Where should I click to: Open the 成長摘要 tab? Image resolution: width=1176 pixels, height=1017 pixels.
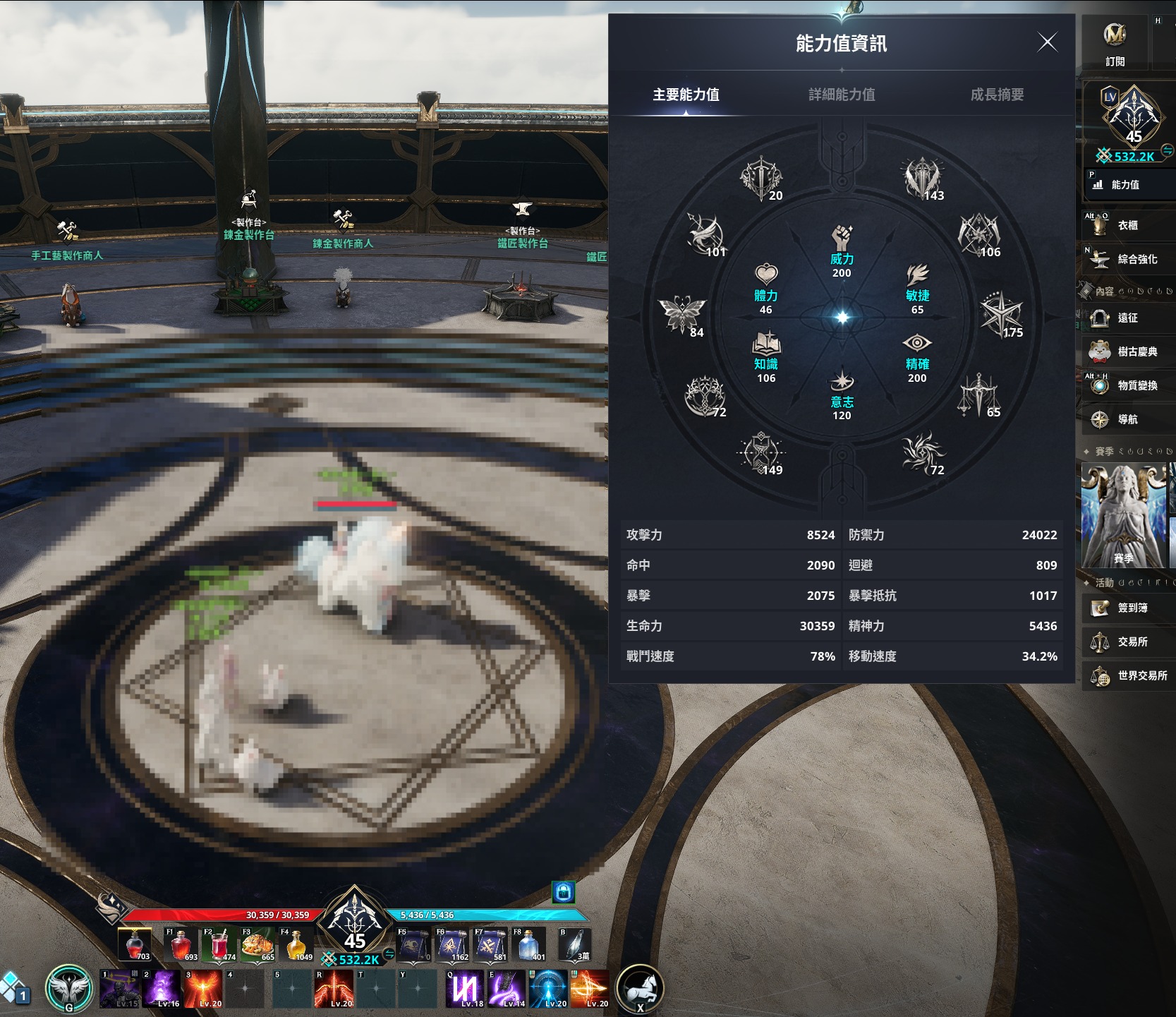997,95
